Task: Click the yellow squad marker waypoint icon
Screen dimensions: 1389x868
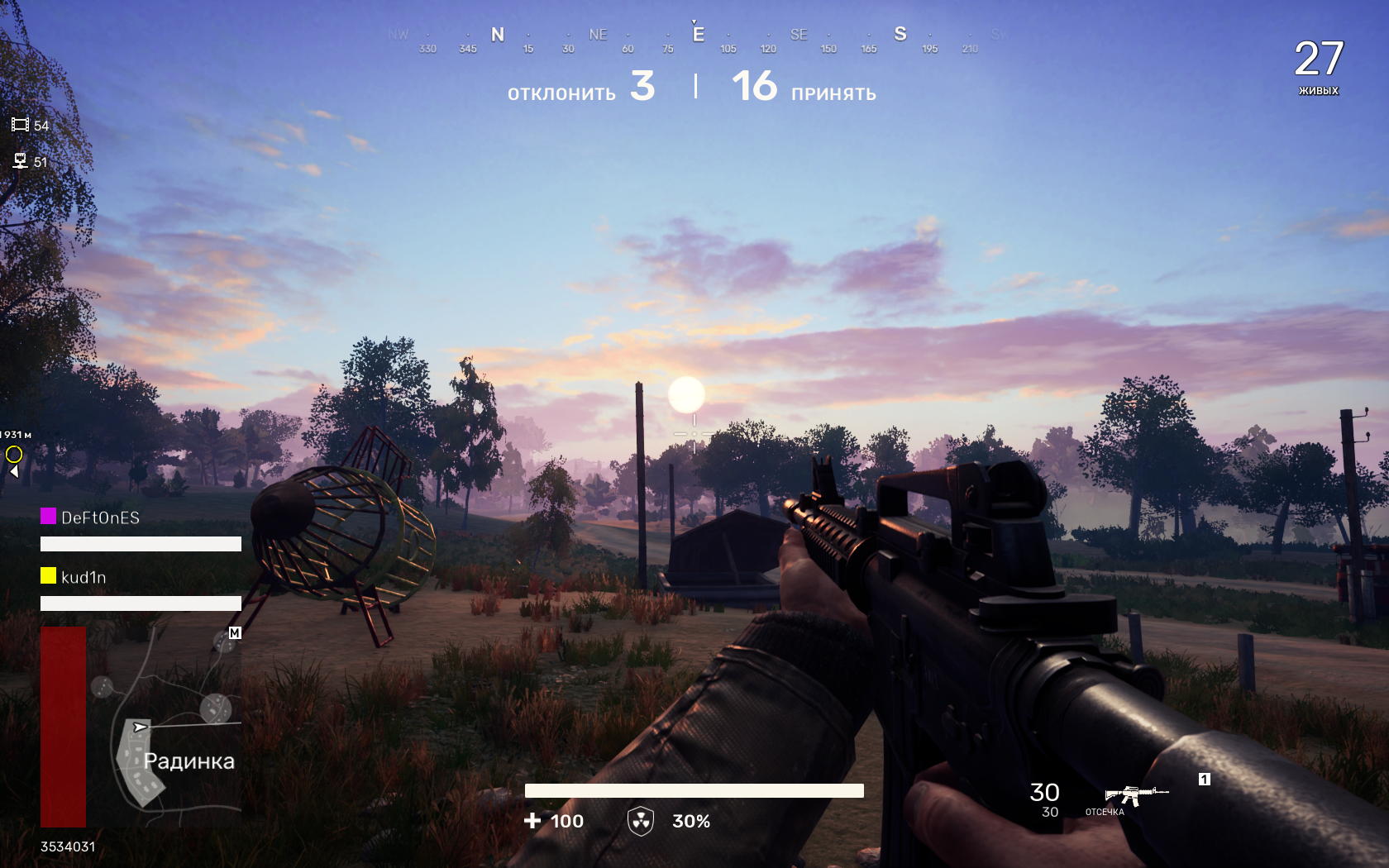Action: (14, 454)
